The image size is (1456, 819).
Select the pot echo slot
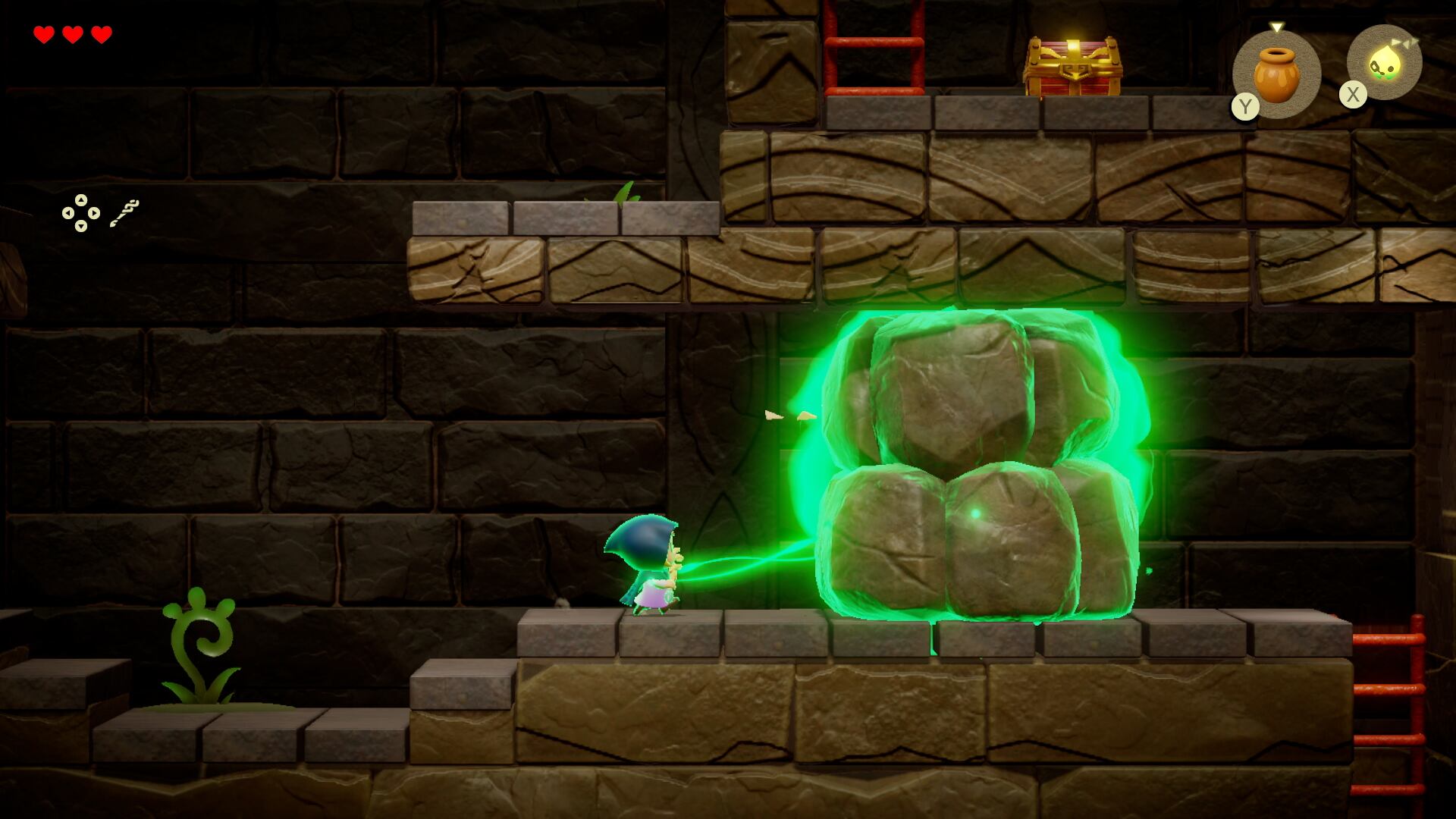point(1277,74)
